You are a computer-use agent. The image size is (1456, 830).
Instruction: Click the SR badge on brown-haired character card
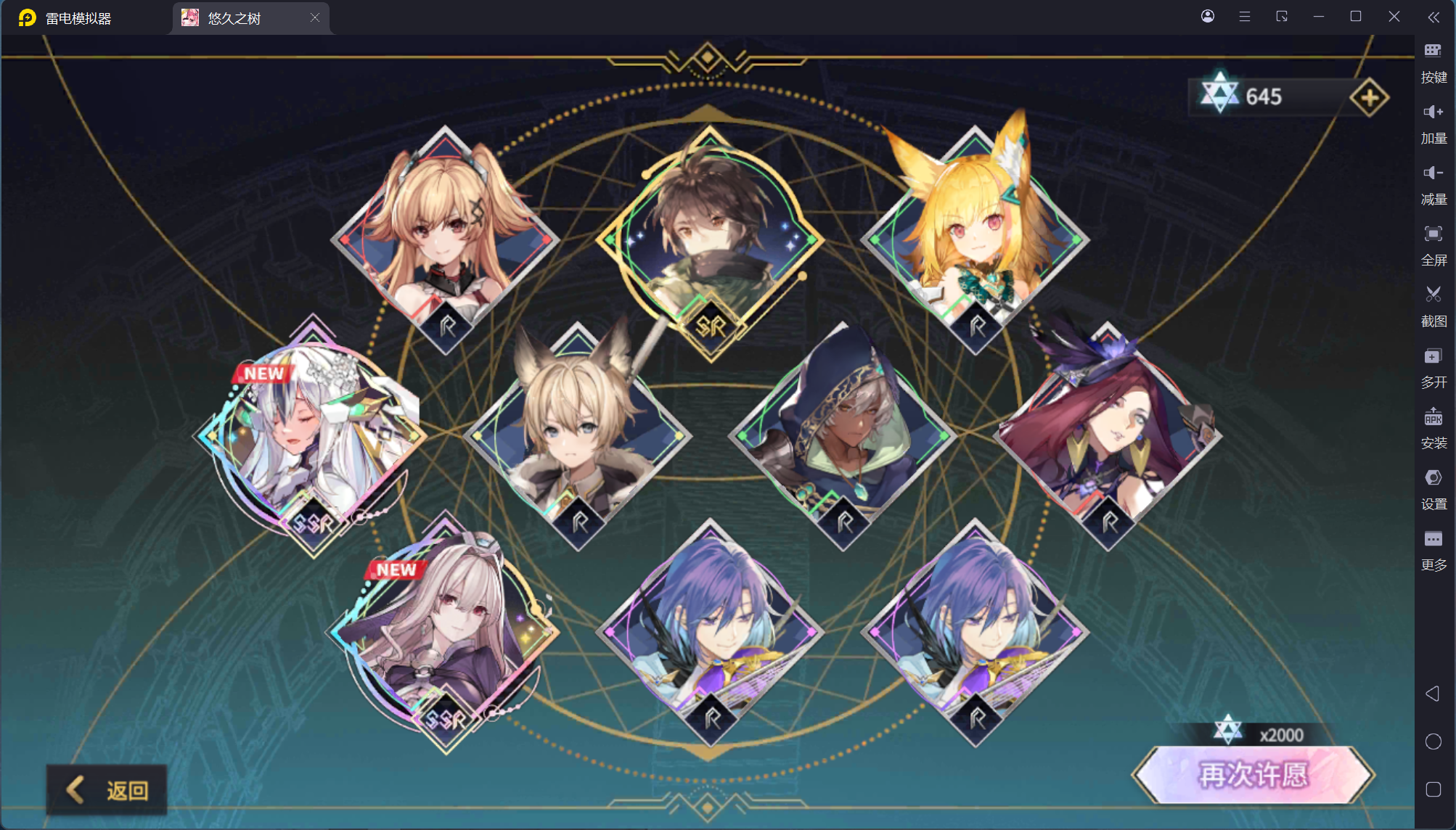(712, 326)
